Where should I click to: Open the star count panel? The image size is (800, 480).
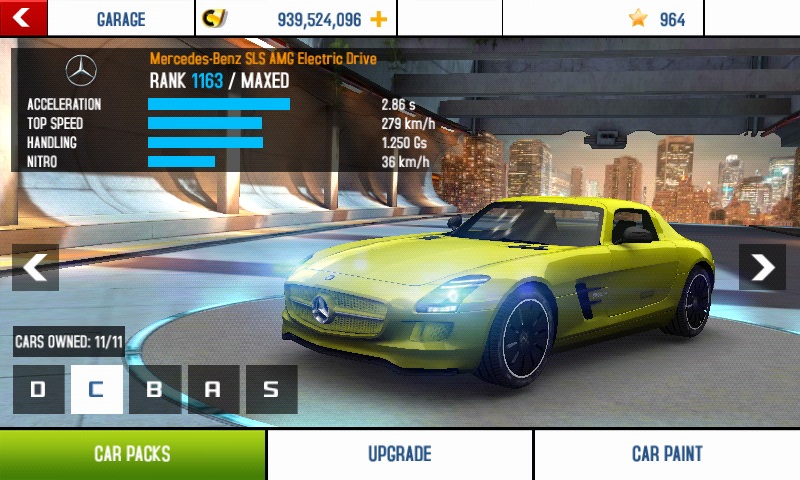pos(657,19)
